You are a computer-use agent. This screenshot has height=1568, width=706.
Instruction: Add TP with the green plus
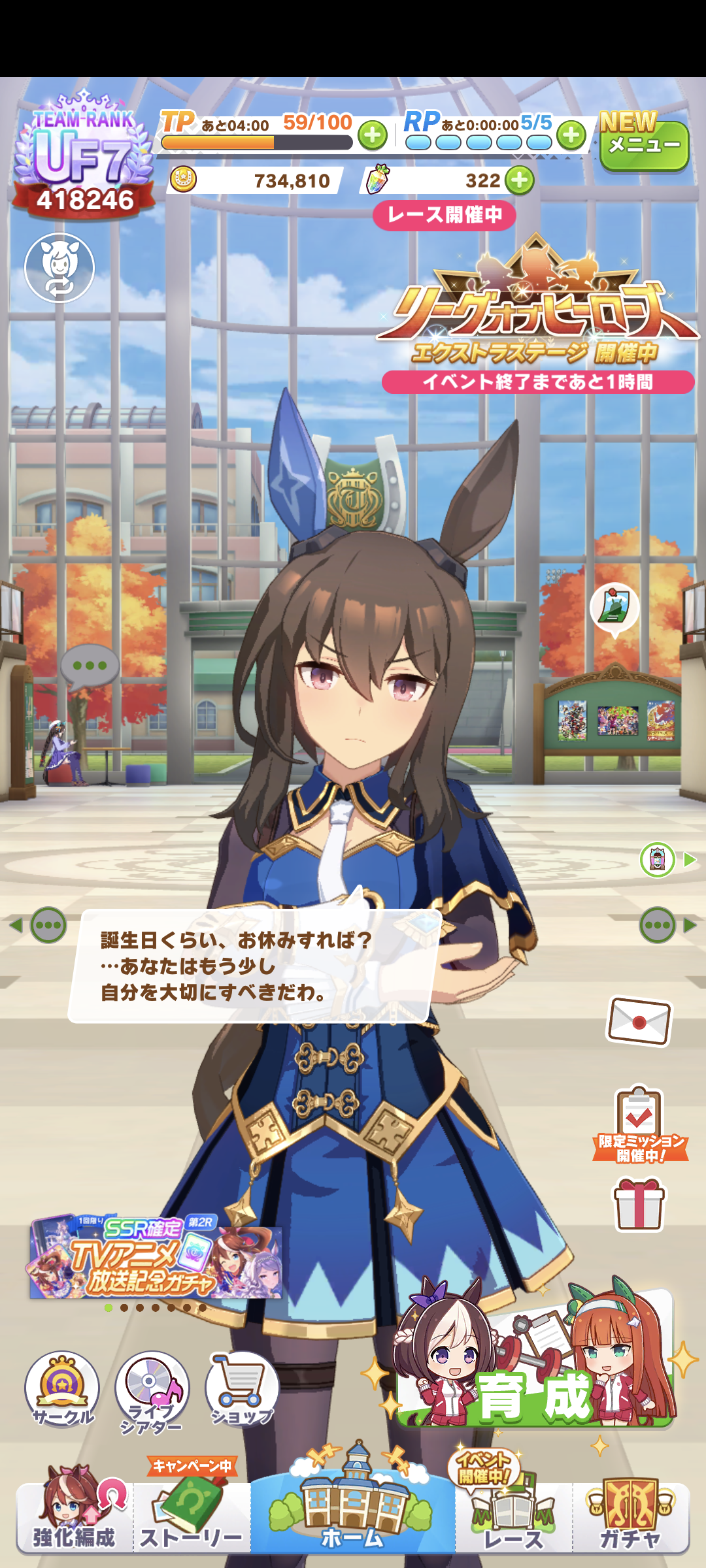pos(373,135)
